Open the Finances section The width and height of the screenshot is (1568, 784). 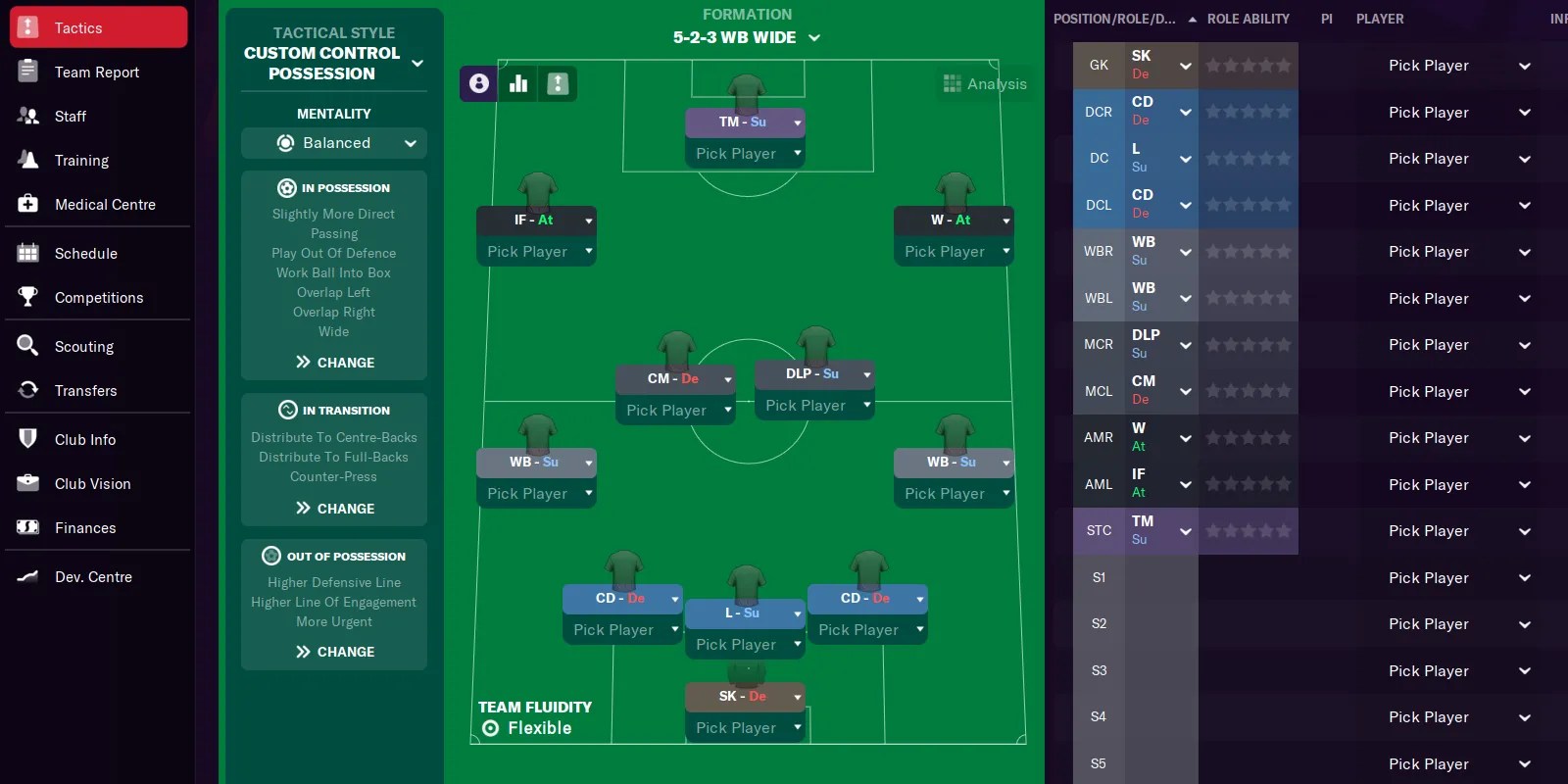point(85,527)
